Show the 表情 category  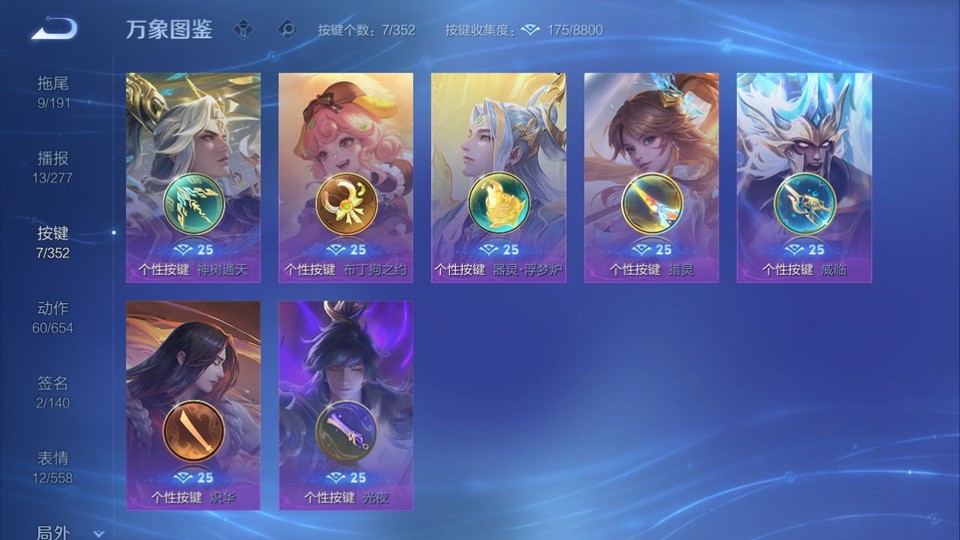(53, 466)
